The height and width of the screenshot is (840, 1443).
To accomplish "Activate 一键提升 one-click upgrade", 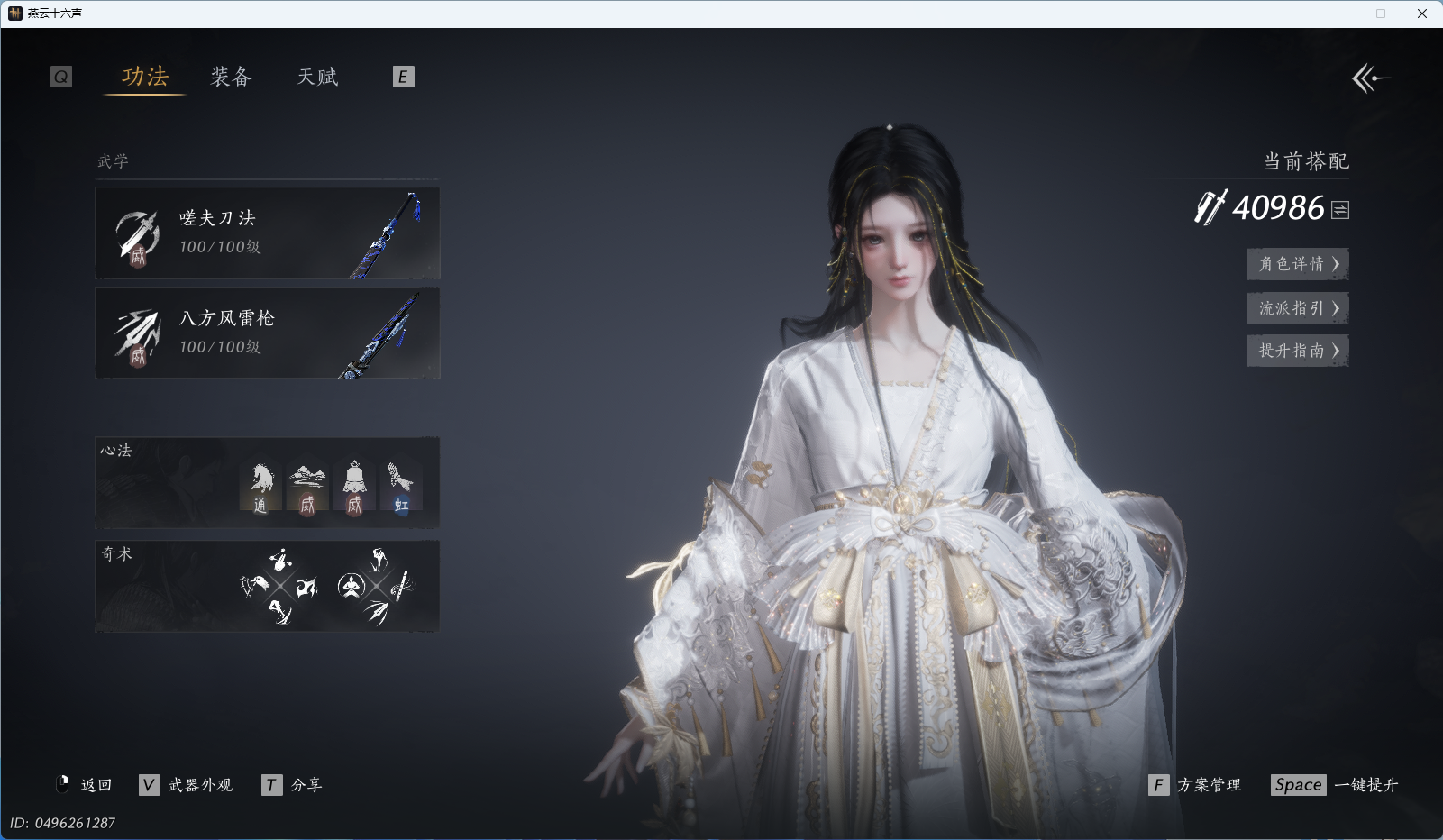I will [x=1335, y=785].
